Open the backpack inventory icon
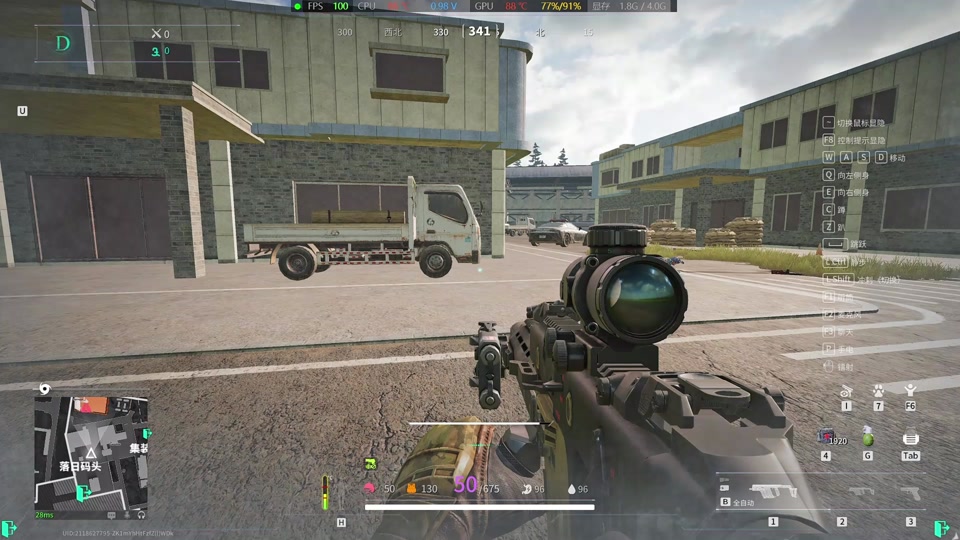This screenshot has width=960, height=540. pyautogui.click(x=911, y=438)
